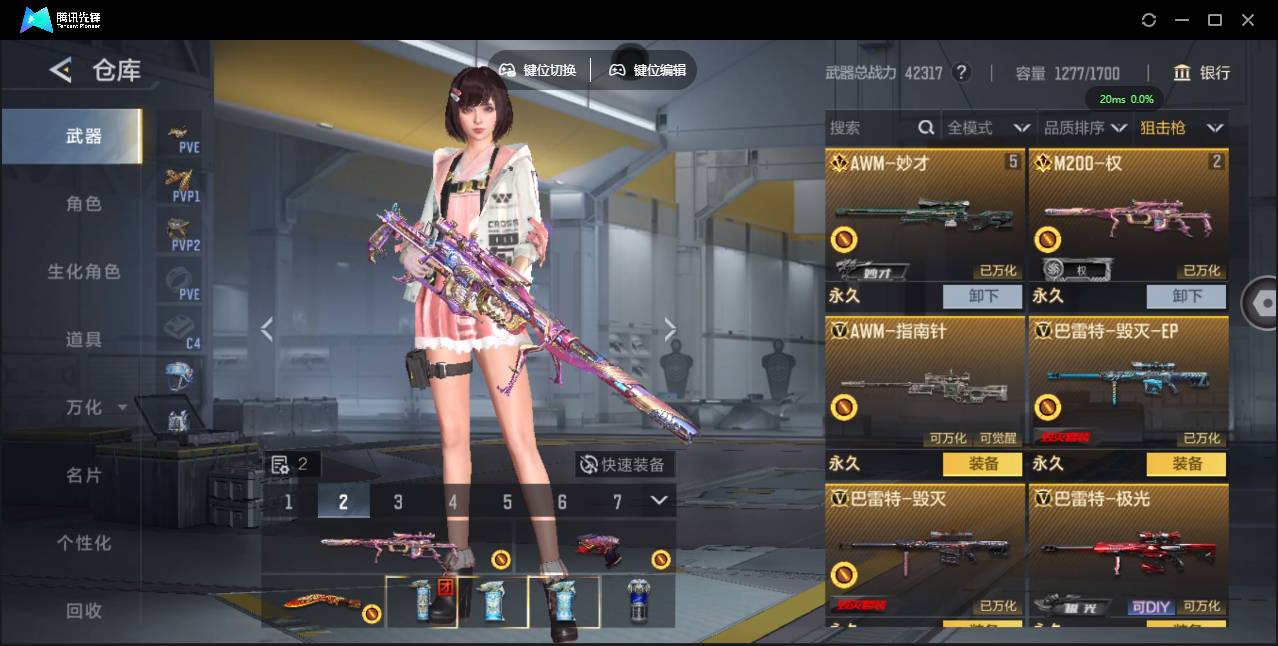Open the 名片 category
1278x646 pixels.
coord(84,475)
